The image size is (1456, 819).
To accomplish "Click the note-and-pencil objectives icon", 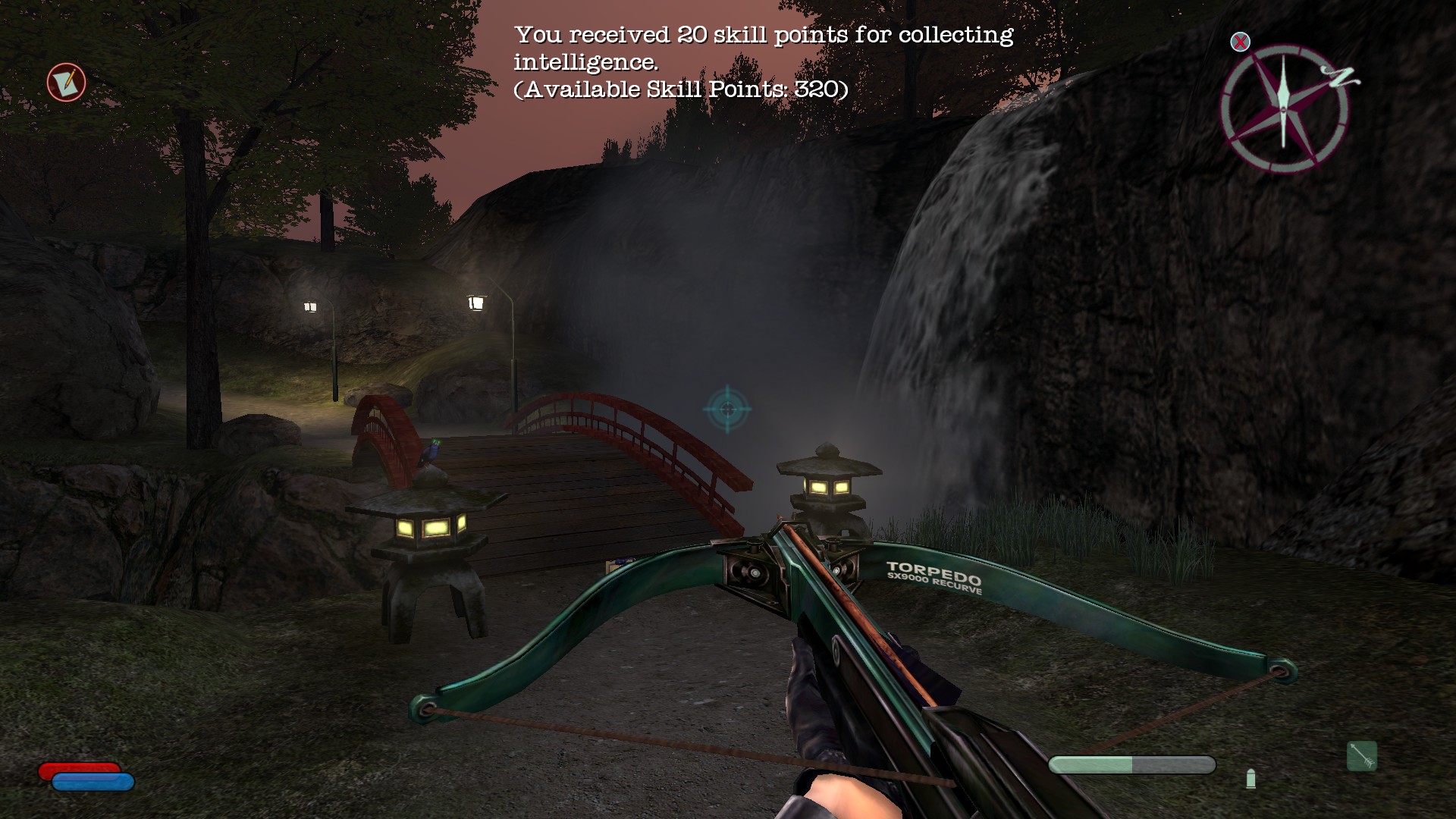I will pos(67,82).
